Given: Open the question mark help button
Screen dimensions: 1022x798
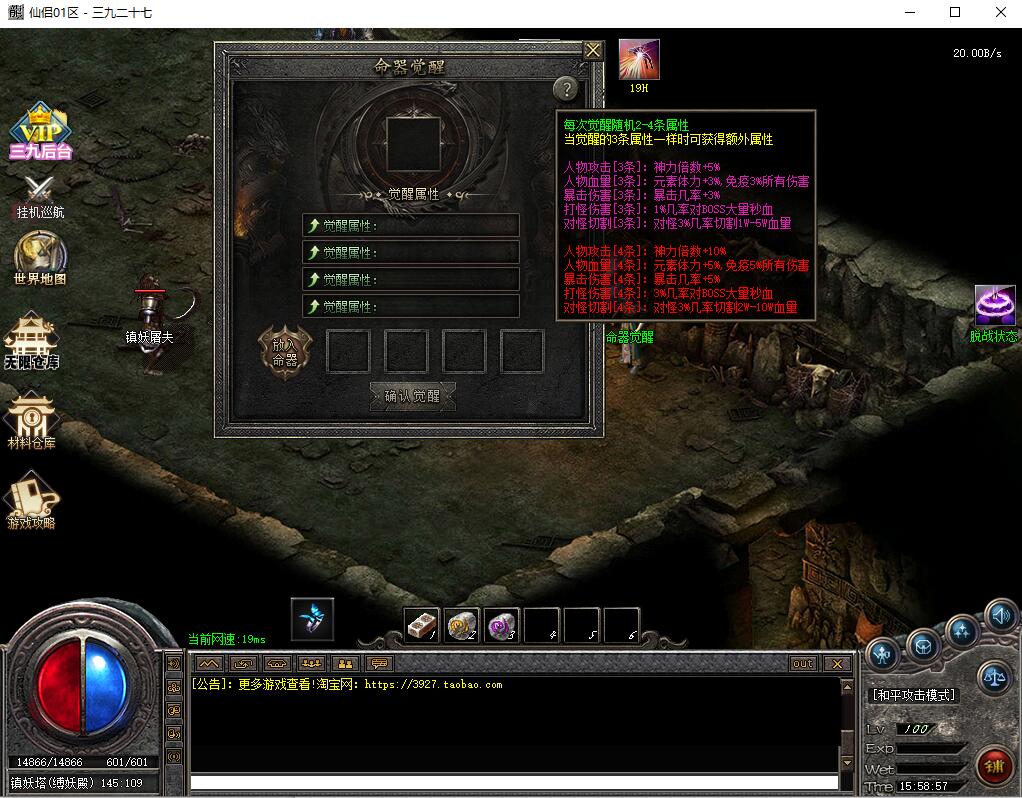Looking at the screenshot, I should point(566,89).
